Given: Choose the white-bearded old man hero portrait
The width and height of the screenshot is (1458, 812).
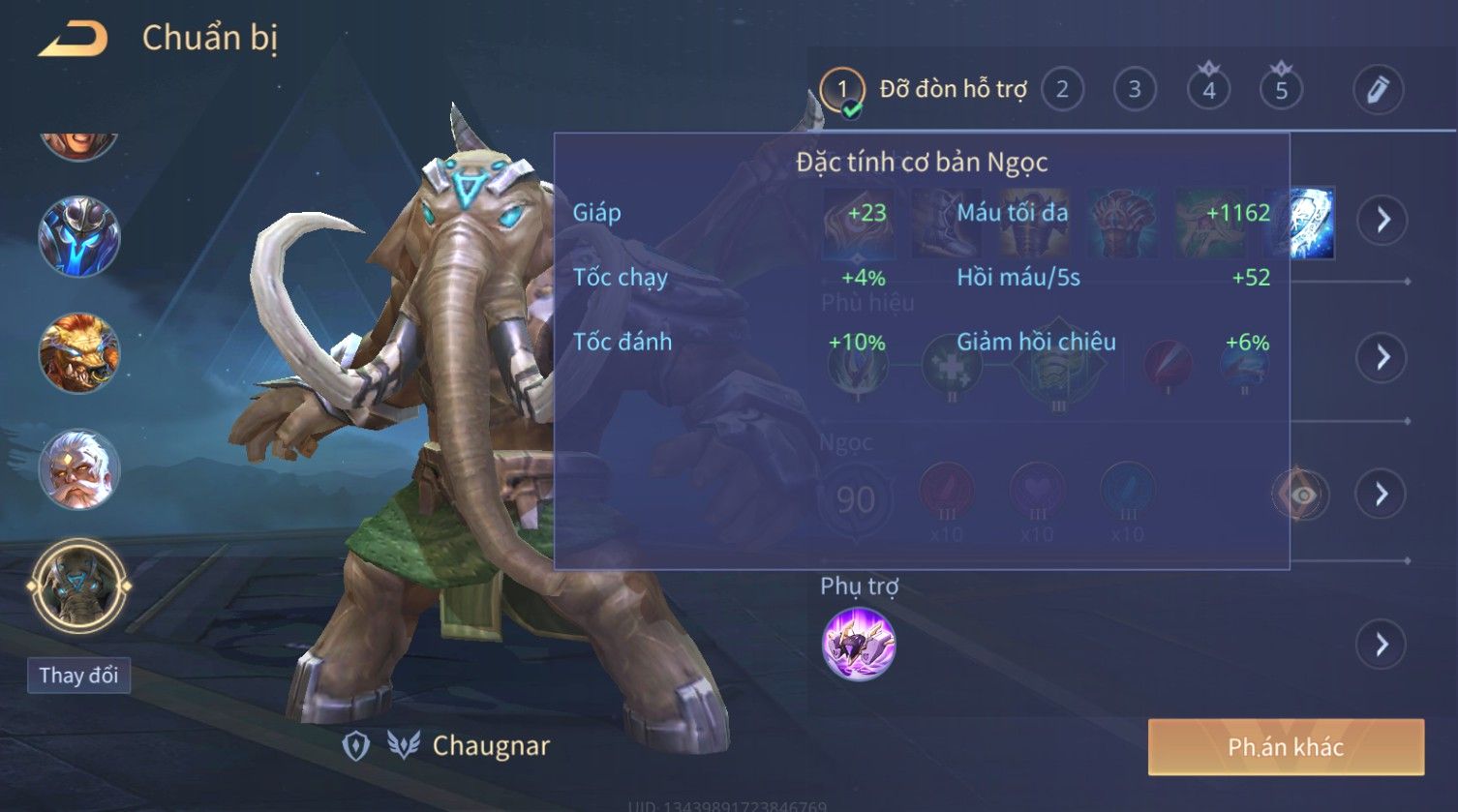Looking at the screenshot, I should coord(79,470).
